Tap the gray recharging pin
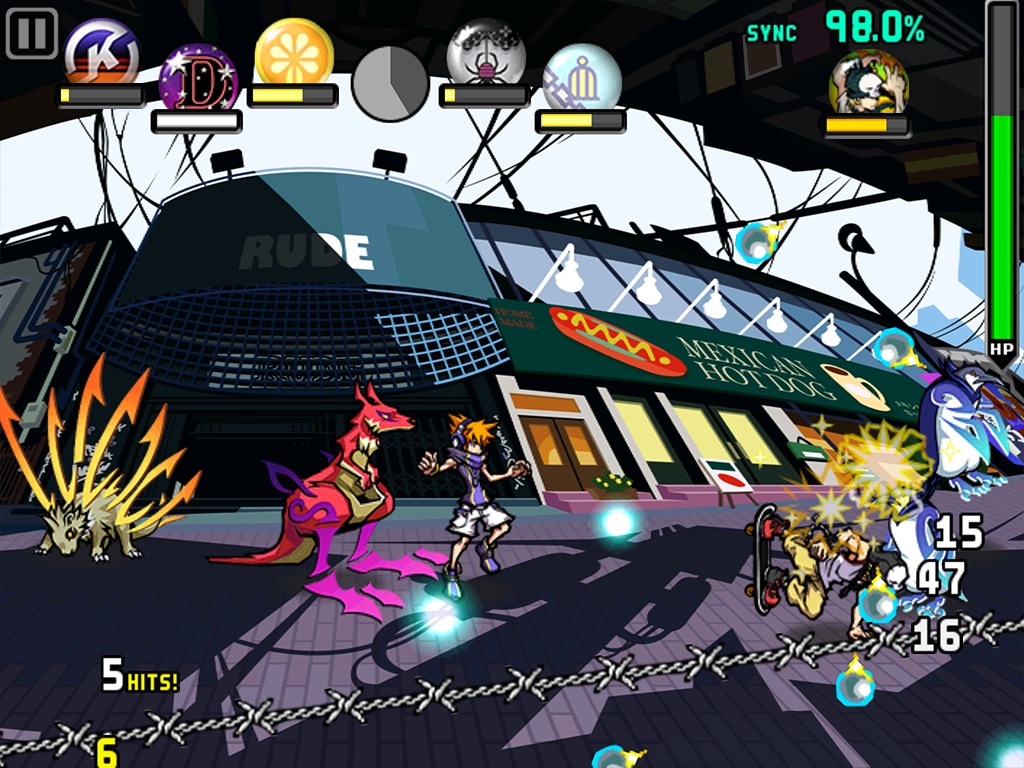The height and width of the screenshot is (768, 1024). pyautogui.click(x=390, y=82)
